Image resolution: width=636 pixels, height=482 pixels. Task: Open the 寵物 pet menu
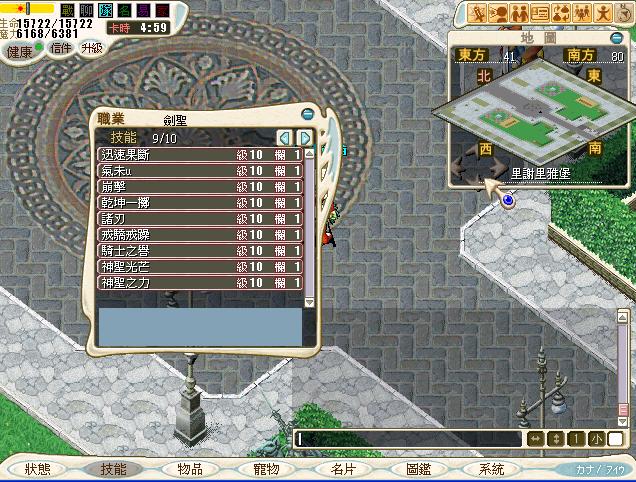(264, 468)
